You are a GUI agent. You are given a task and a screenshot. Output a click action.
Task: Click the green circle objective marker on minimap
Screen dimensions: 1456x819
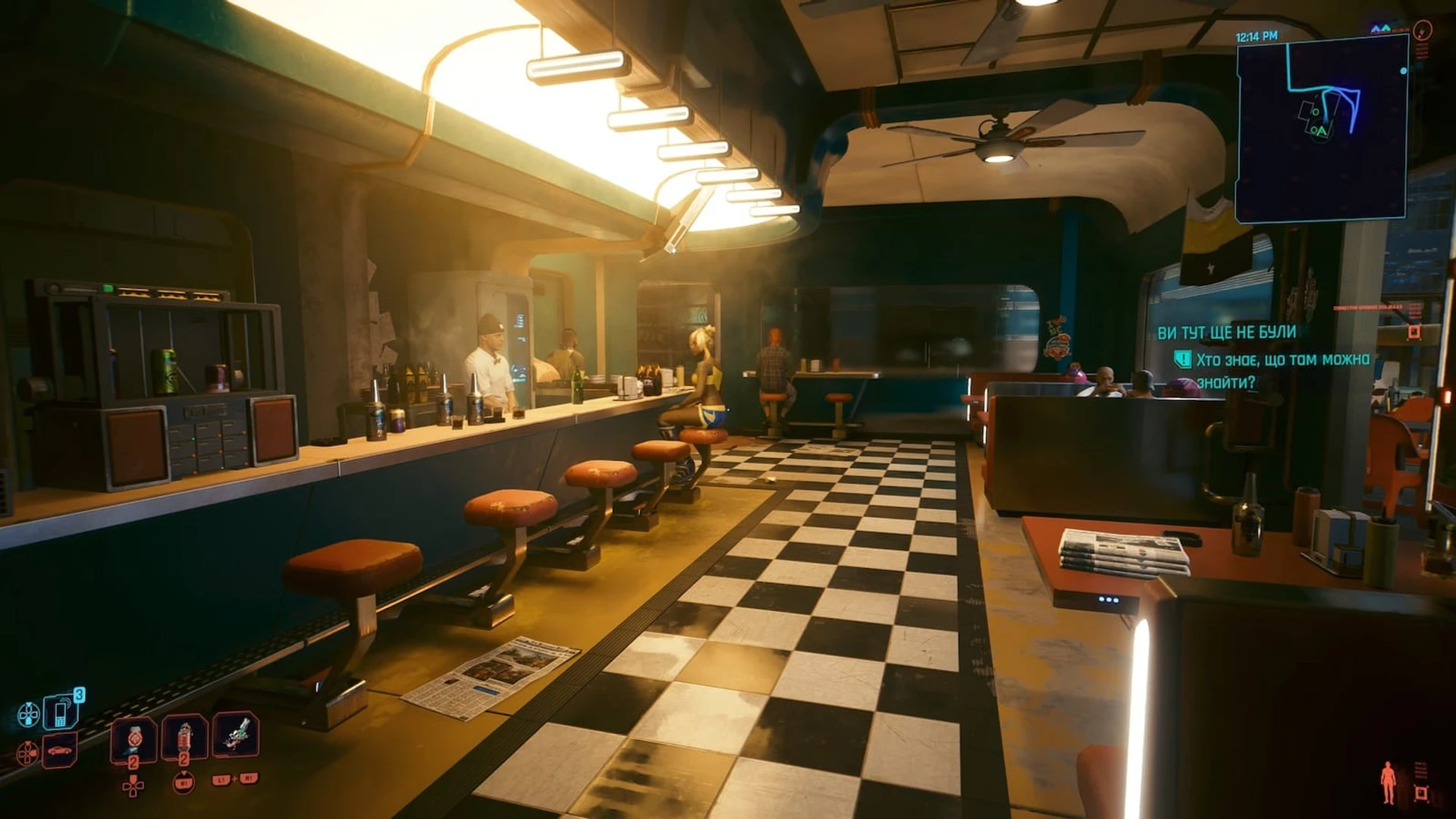[1315, 112]
